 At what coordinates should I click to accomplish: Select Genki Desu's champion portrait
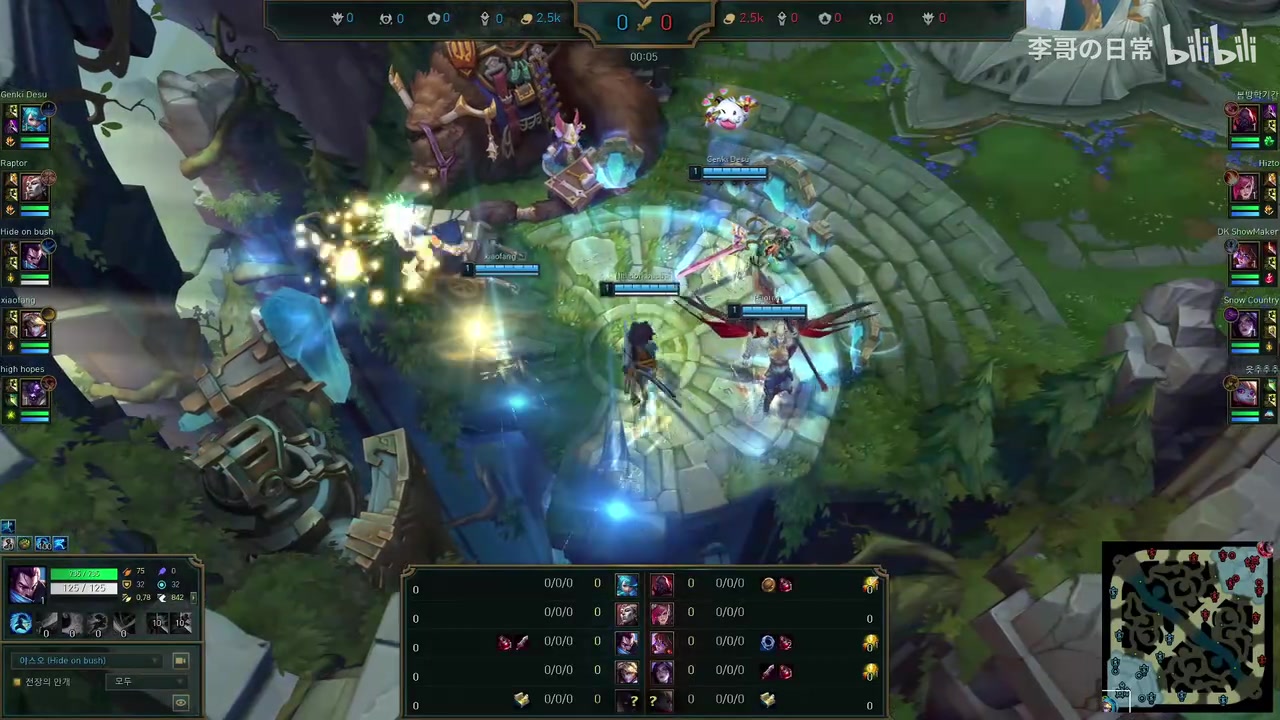[34, 120]
